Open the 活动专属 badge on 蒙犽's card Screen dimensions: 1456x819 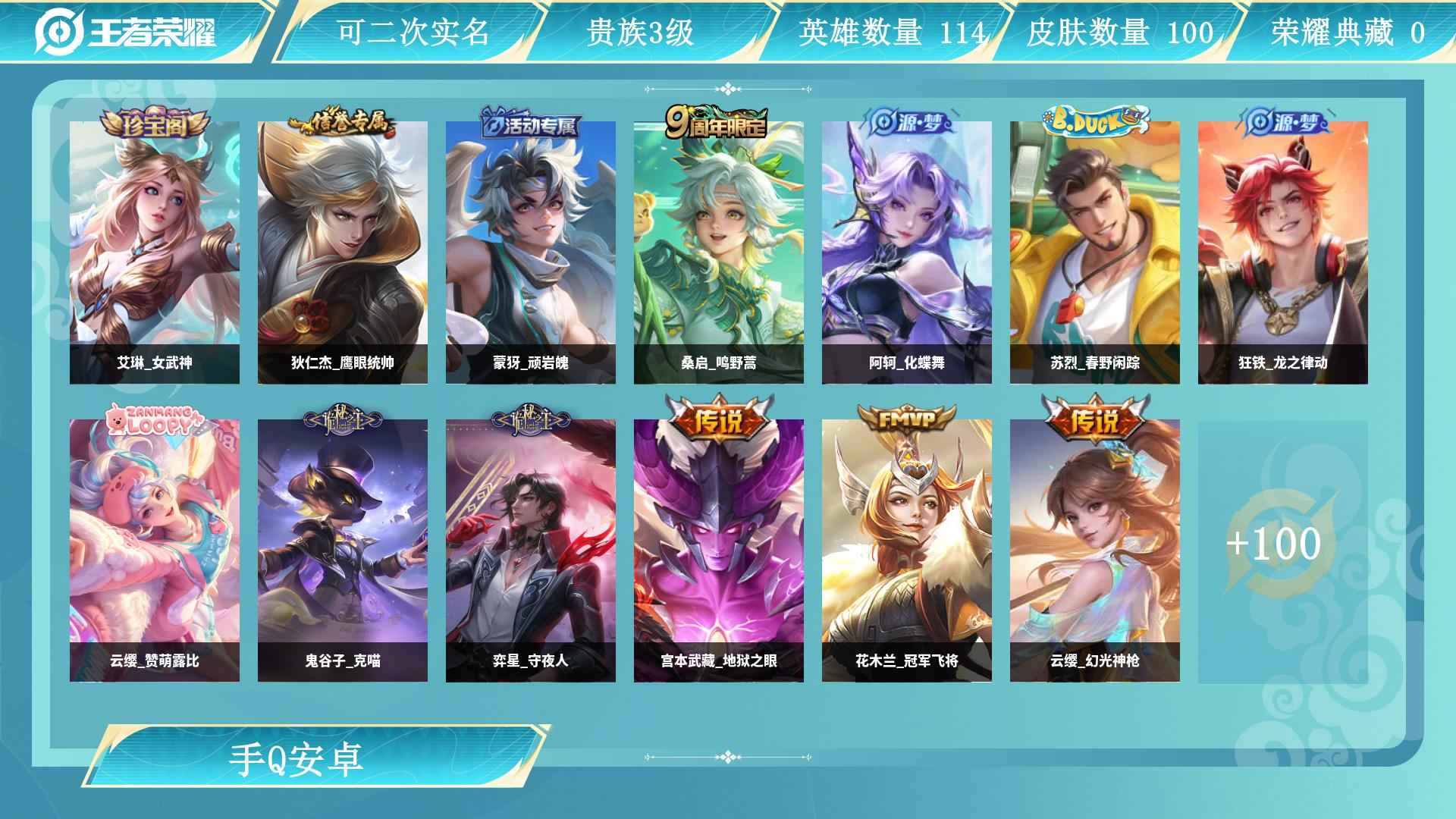pos(531,127)
